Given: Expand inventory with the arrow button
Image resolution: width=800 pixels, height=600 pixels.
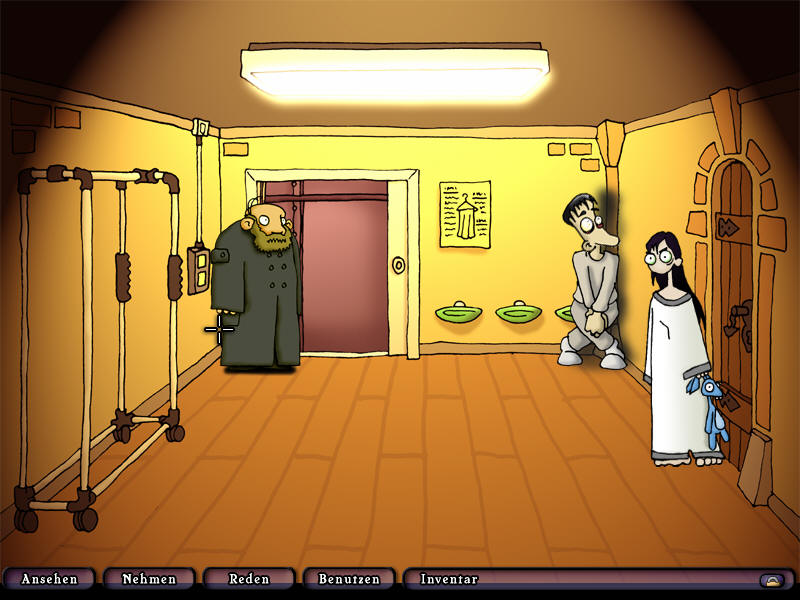Looking at the screenshot, I should tap(770, 580).
